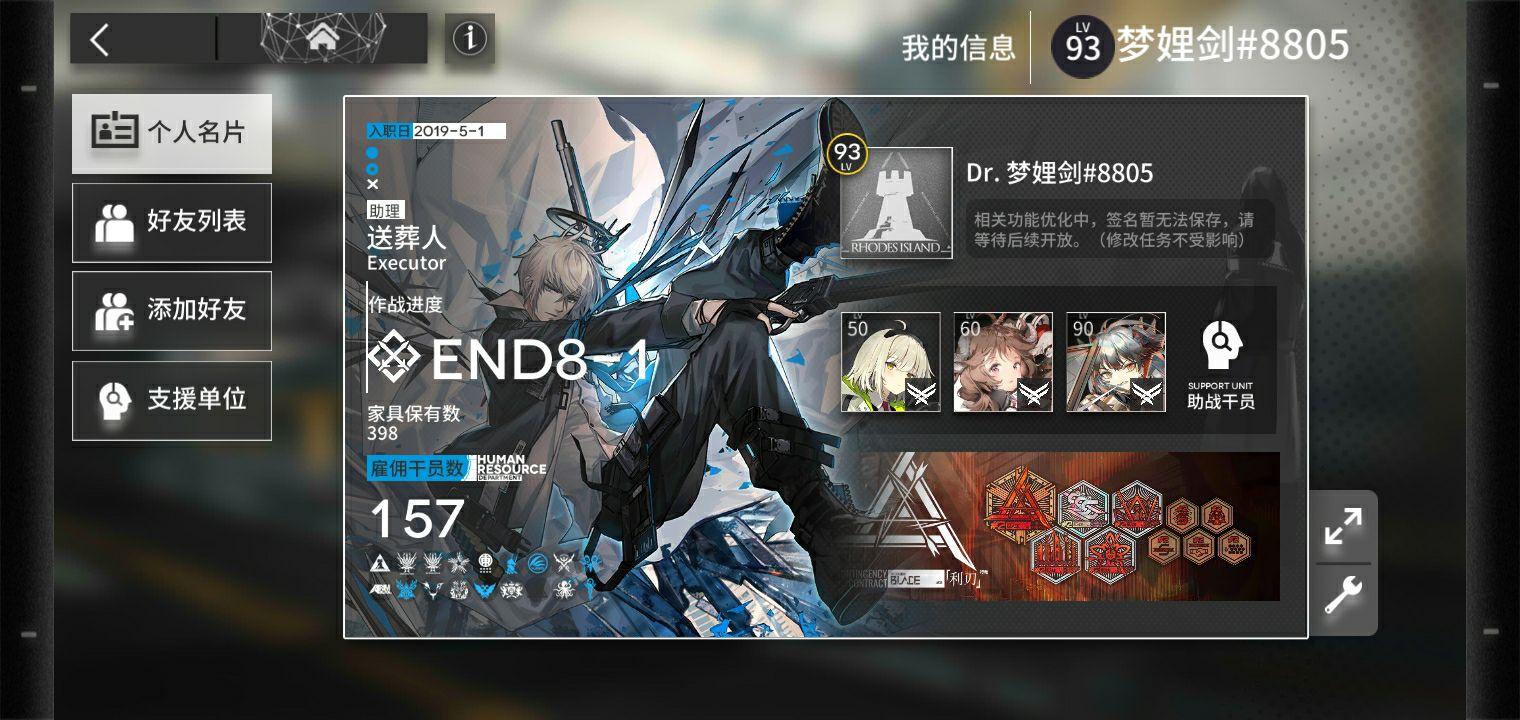Image resolution: width=1520 pixels, height=720 pixels.
Task: Select the level 90 support operator portrait
Action: 1116,362
